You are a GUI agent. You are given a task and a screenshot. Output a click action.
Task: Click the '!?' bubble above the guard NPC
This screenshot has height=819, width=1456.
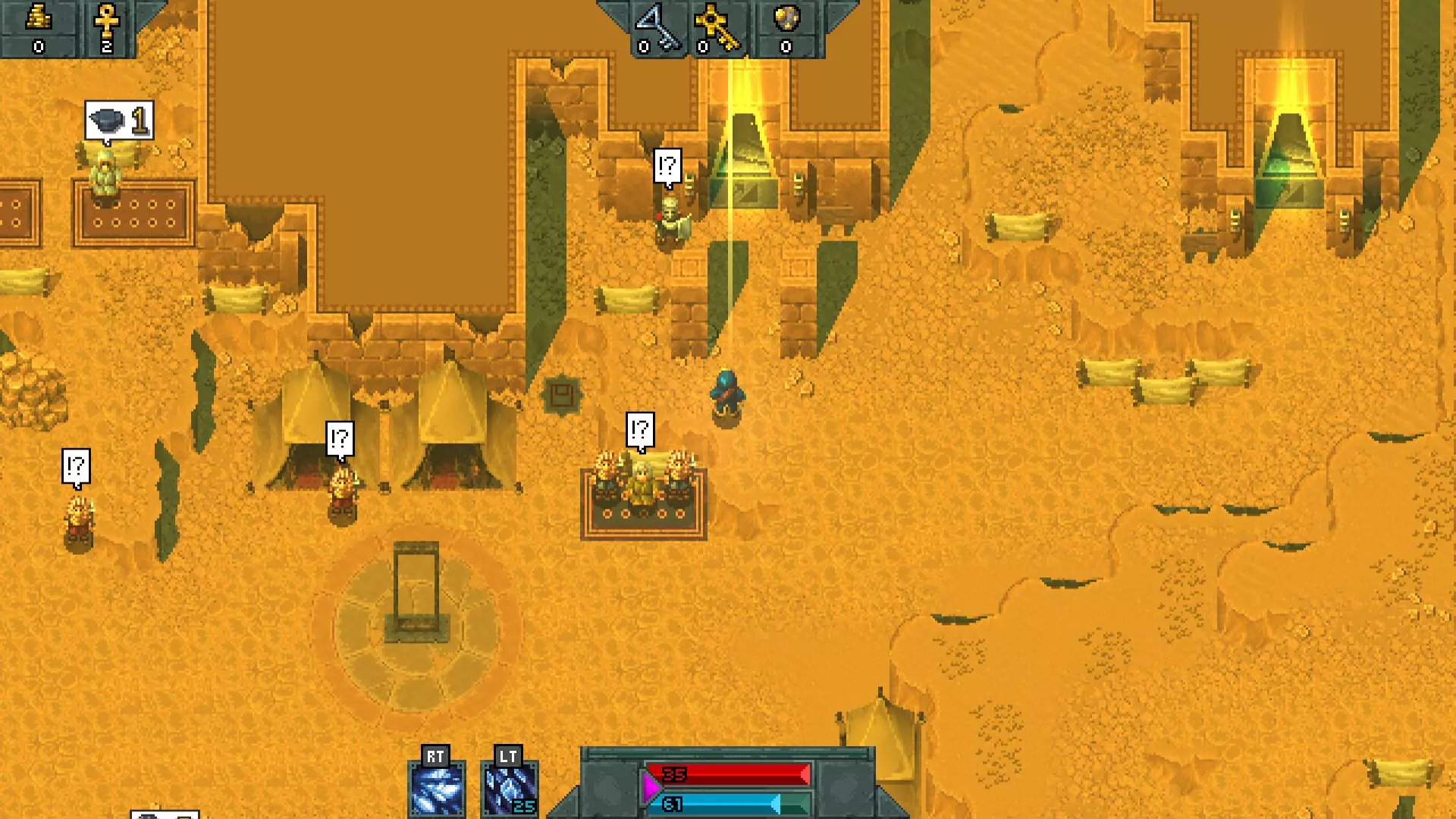pos(667,166)
